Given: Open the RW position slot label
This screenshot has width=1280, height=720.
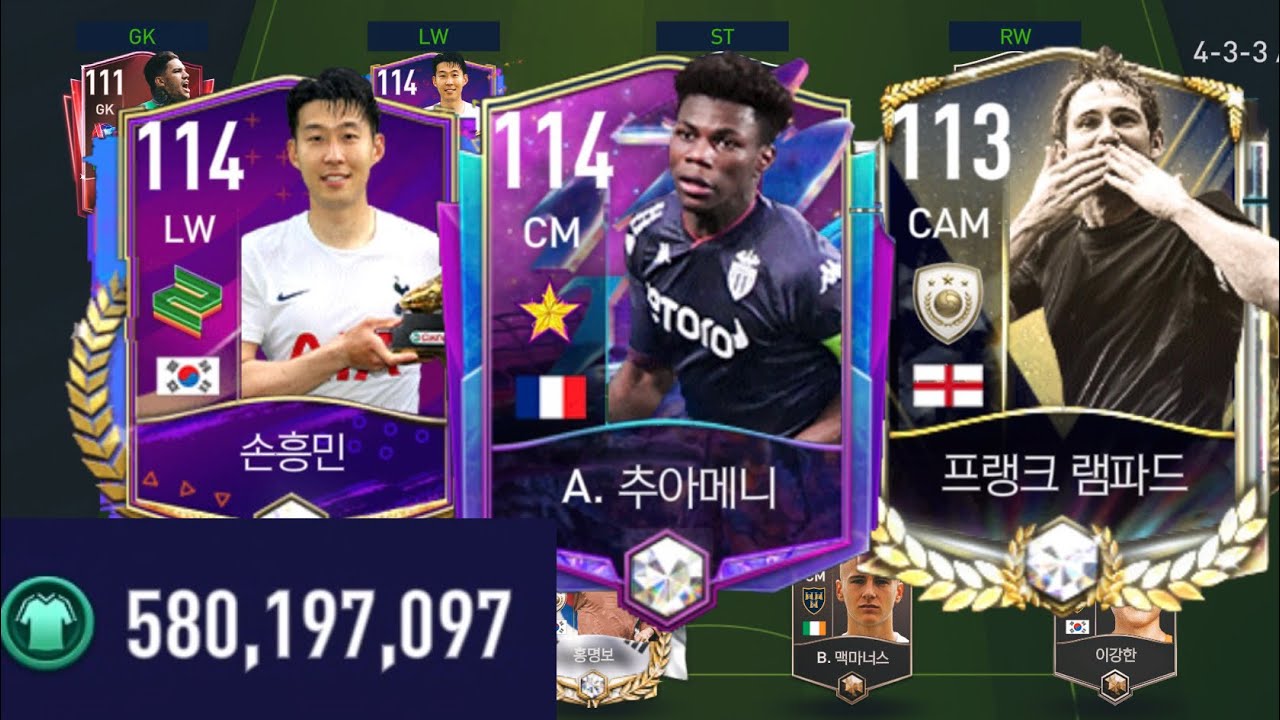Looking at the screenshot, I should pyautogui.click(x=1017, y=35).
